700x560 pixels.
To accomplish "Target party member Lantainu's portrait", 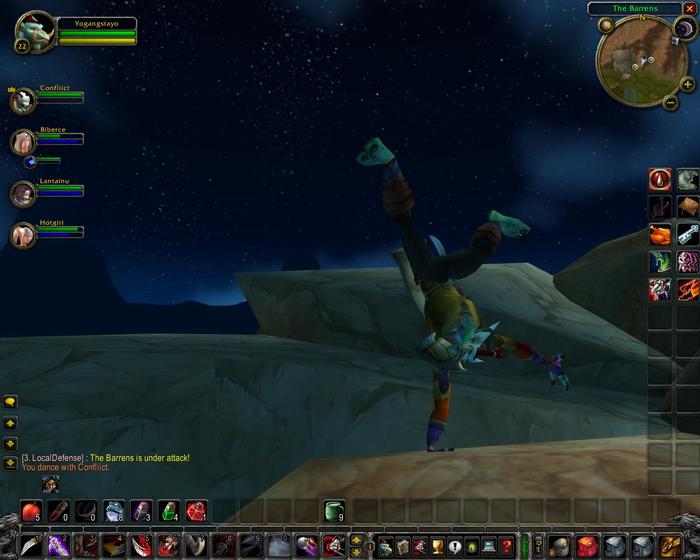I will click(22, 192).
